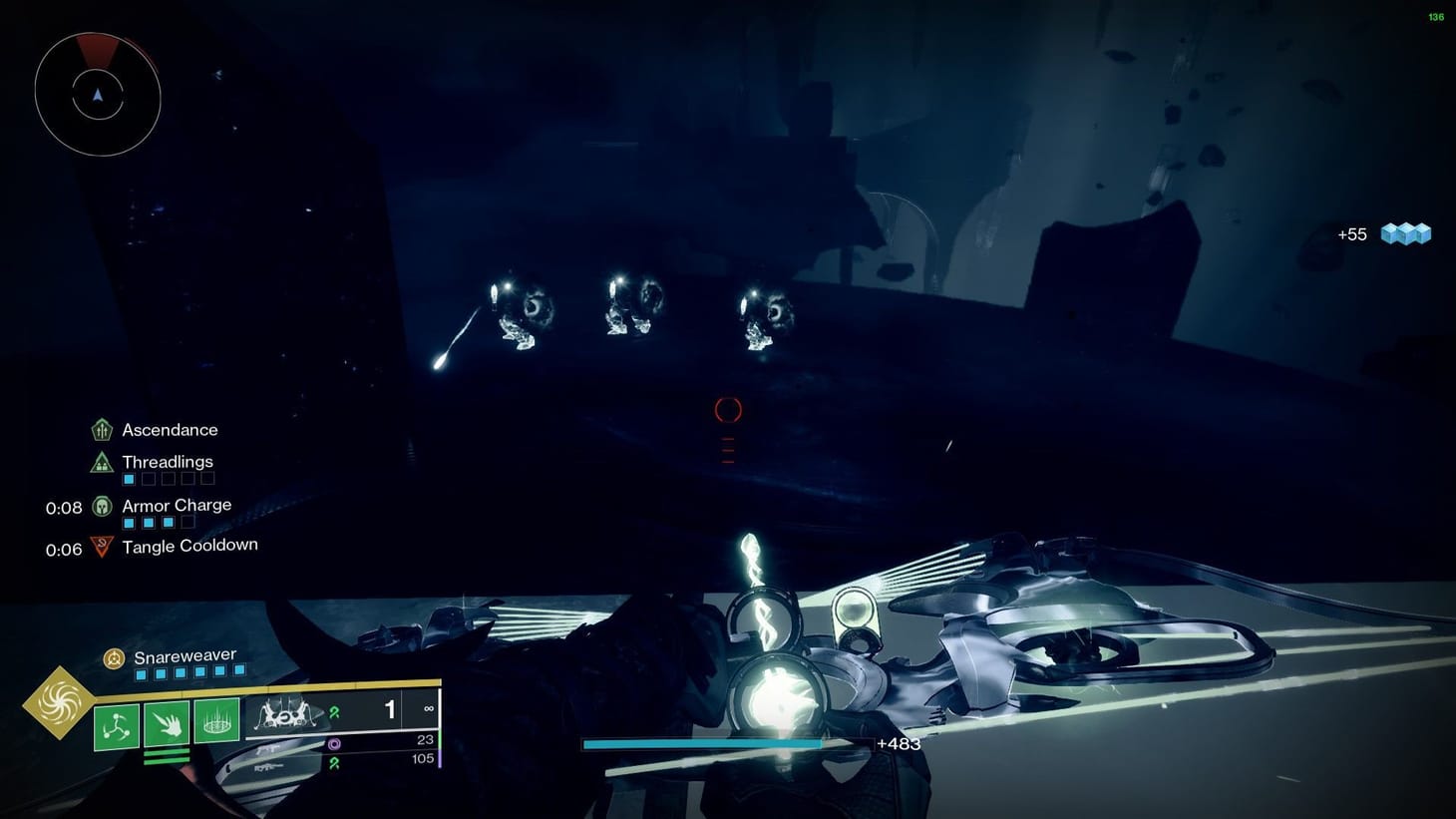Click the radar compass in top-left corner
Image resolution: width=1456 pixels, height=819 pixels.
pos(97,95)
